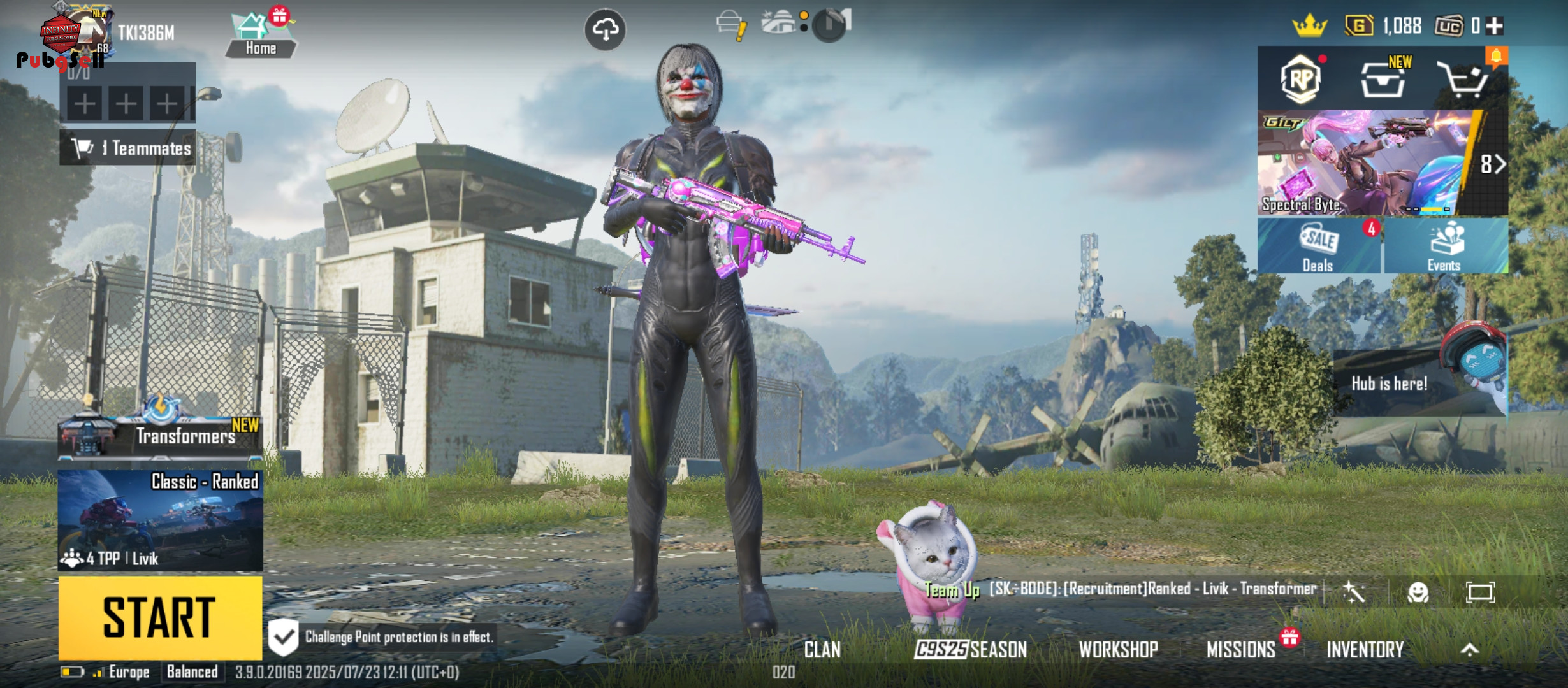Viewport: 1568px width, 688px height.
Task: Open the INVENTORY menu
Action: [1365, 649]
